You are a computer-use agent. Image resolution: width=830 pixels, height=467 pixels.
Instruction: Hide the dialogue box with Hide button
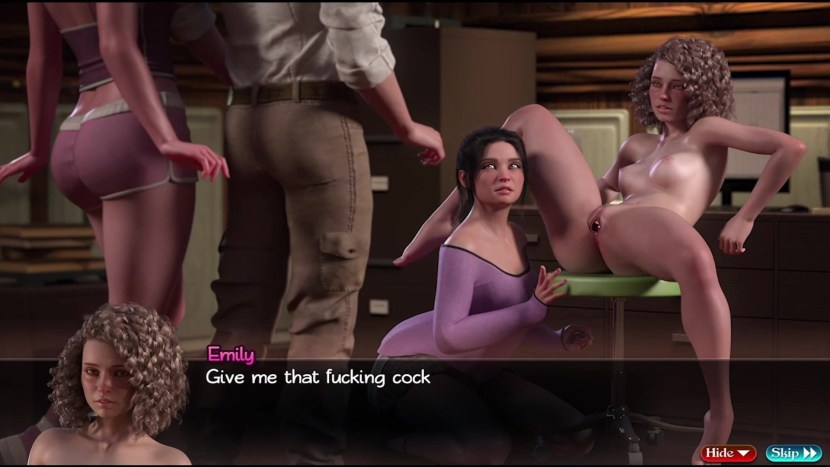[x=727, y=453]
